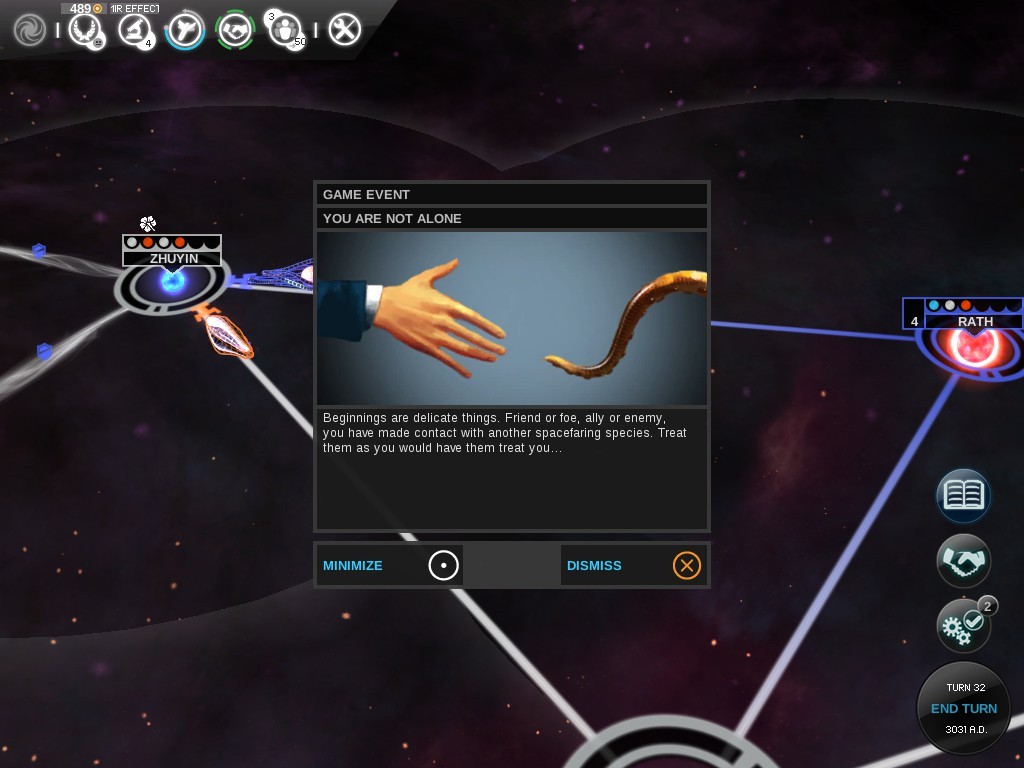
Task: Open the academy heroes screen
Action: pos(287,30)
